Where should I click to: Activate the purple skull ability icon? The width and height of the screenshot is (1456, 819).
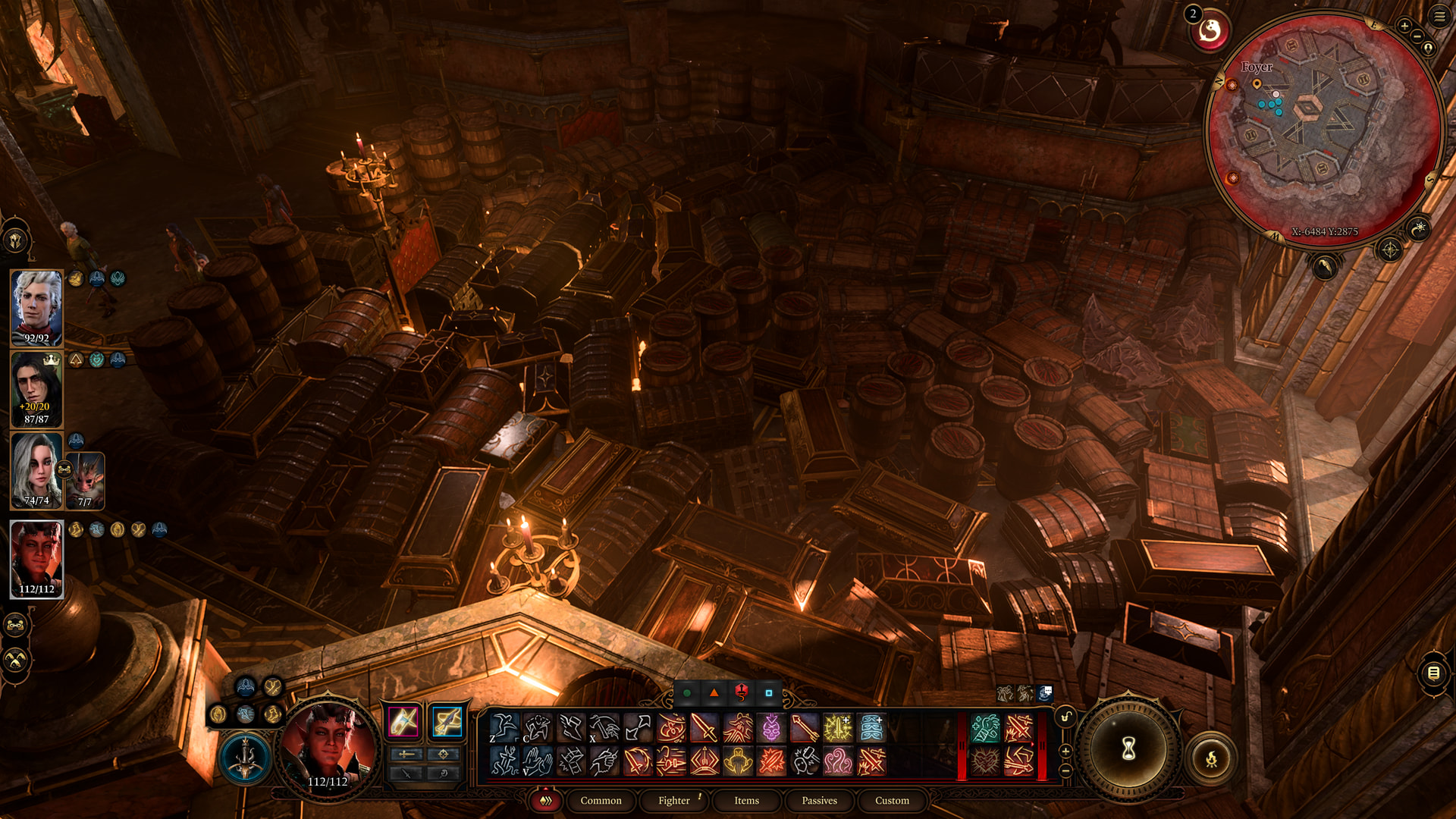click(771, 728)
